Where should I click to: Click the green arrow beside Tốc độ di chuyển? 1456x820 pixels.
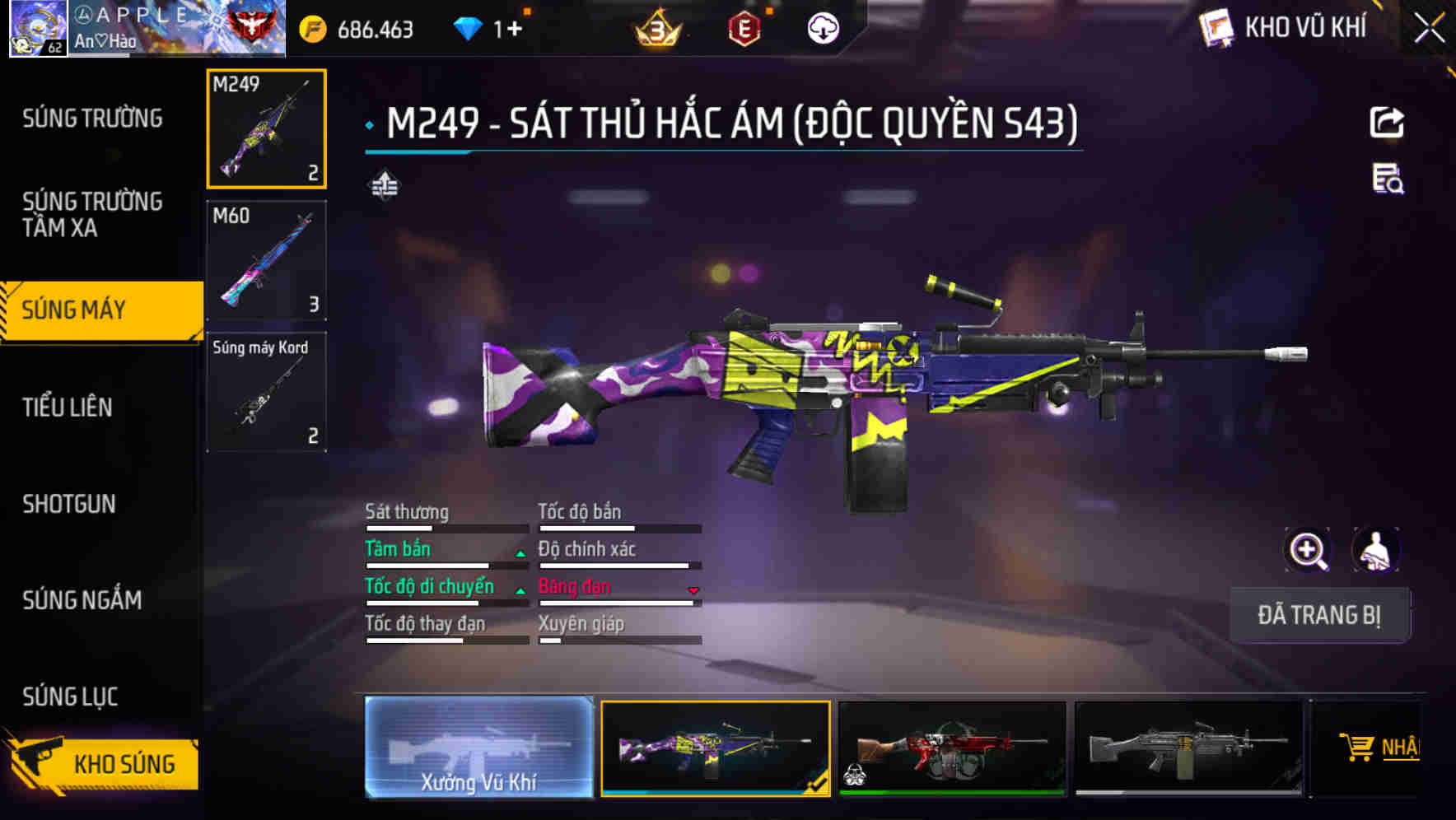click(520, 591)
